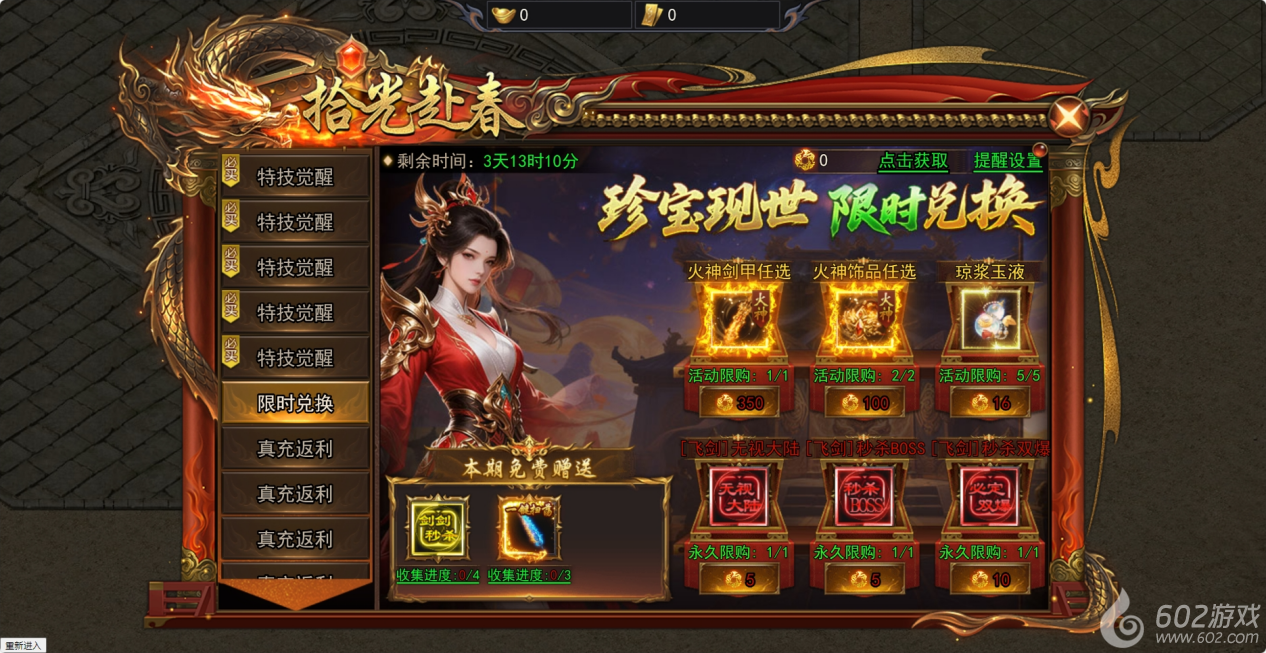Buy 火神剑甲任选 with the 350 price button

[740, 403]
